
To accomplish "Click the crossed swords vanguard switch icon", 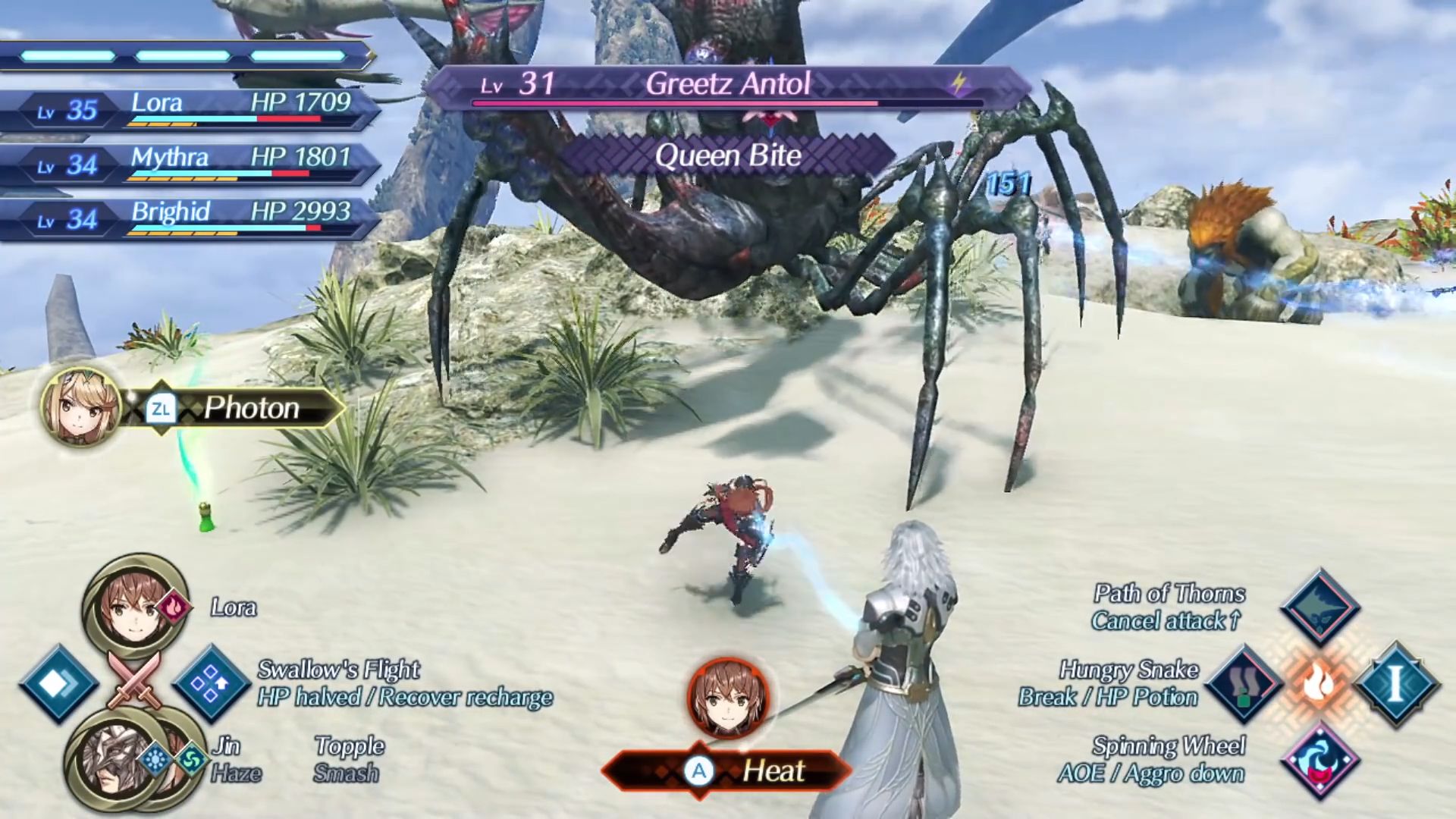I will click(134, 680).
